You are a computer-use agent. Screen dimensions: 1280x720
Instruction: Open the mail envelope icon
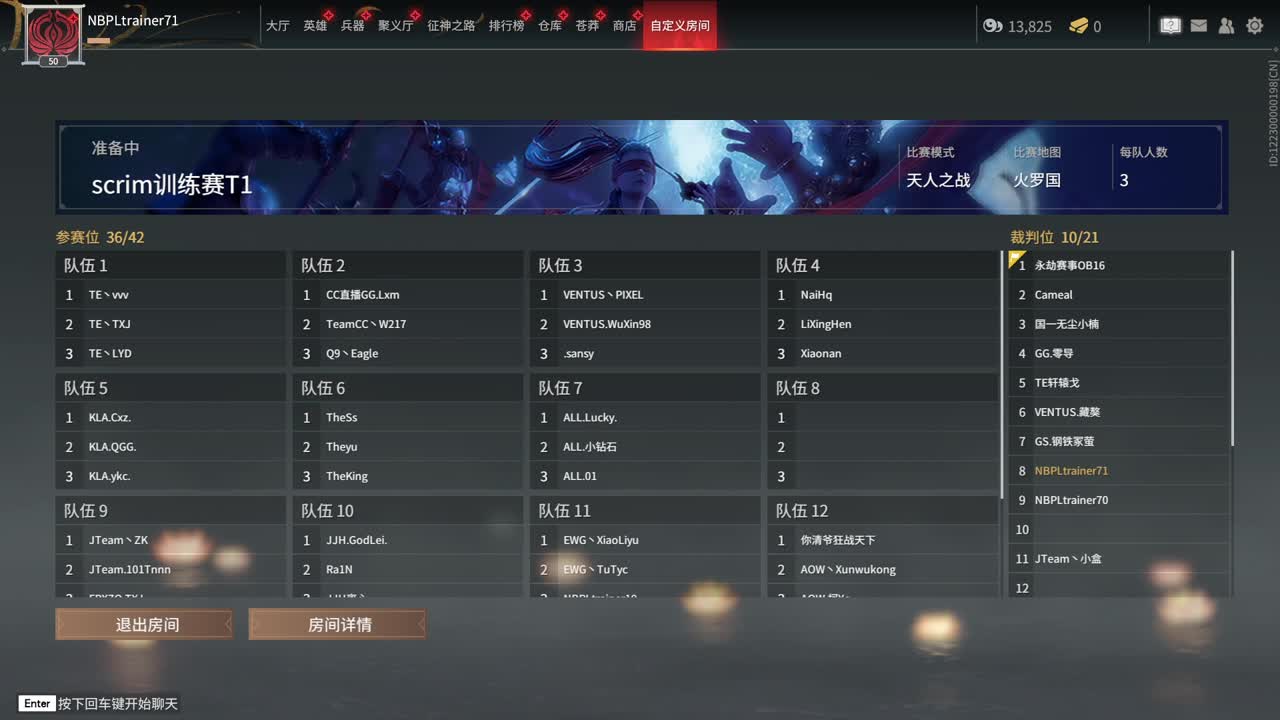1198,25
